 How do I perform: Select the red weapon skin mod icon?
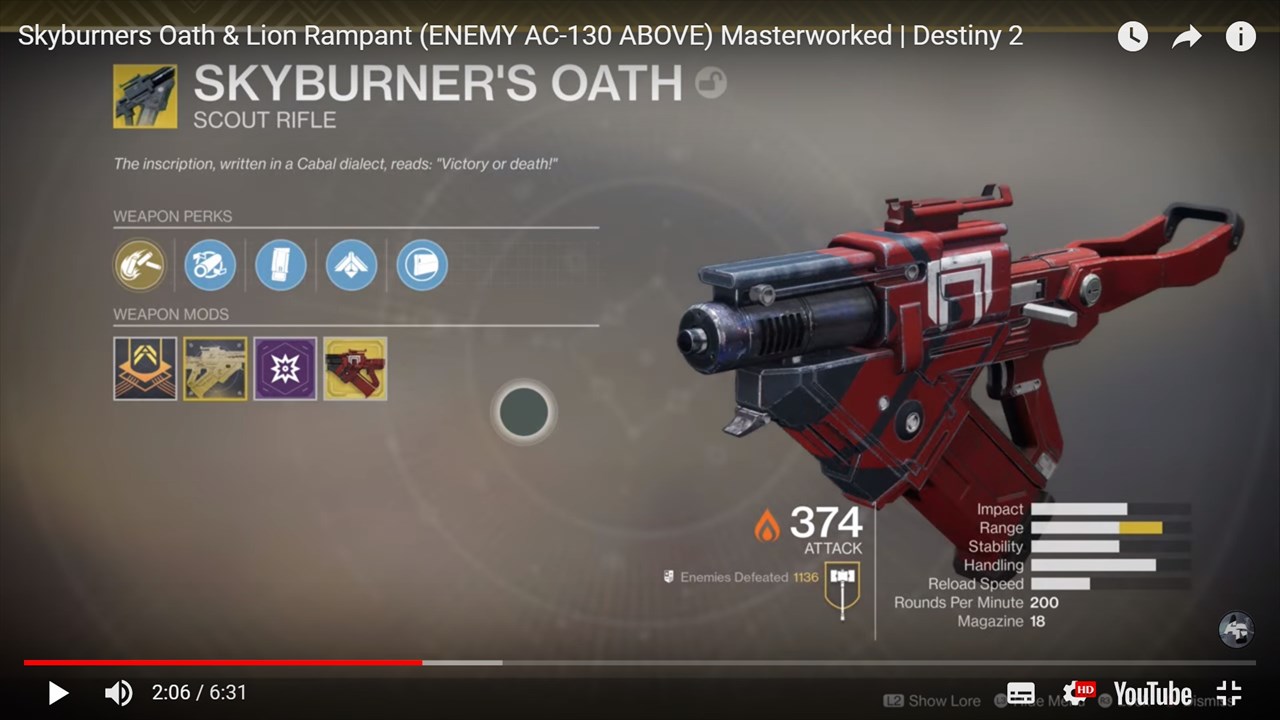[x=355, y=368]
